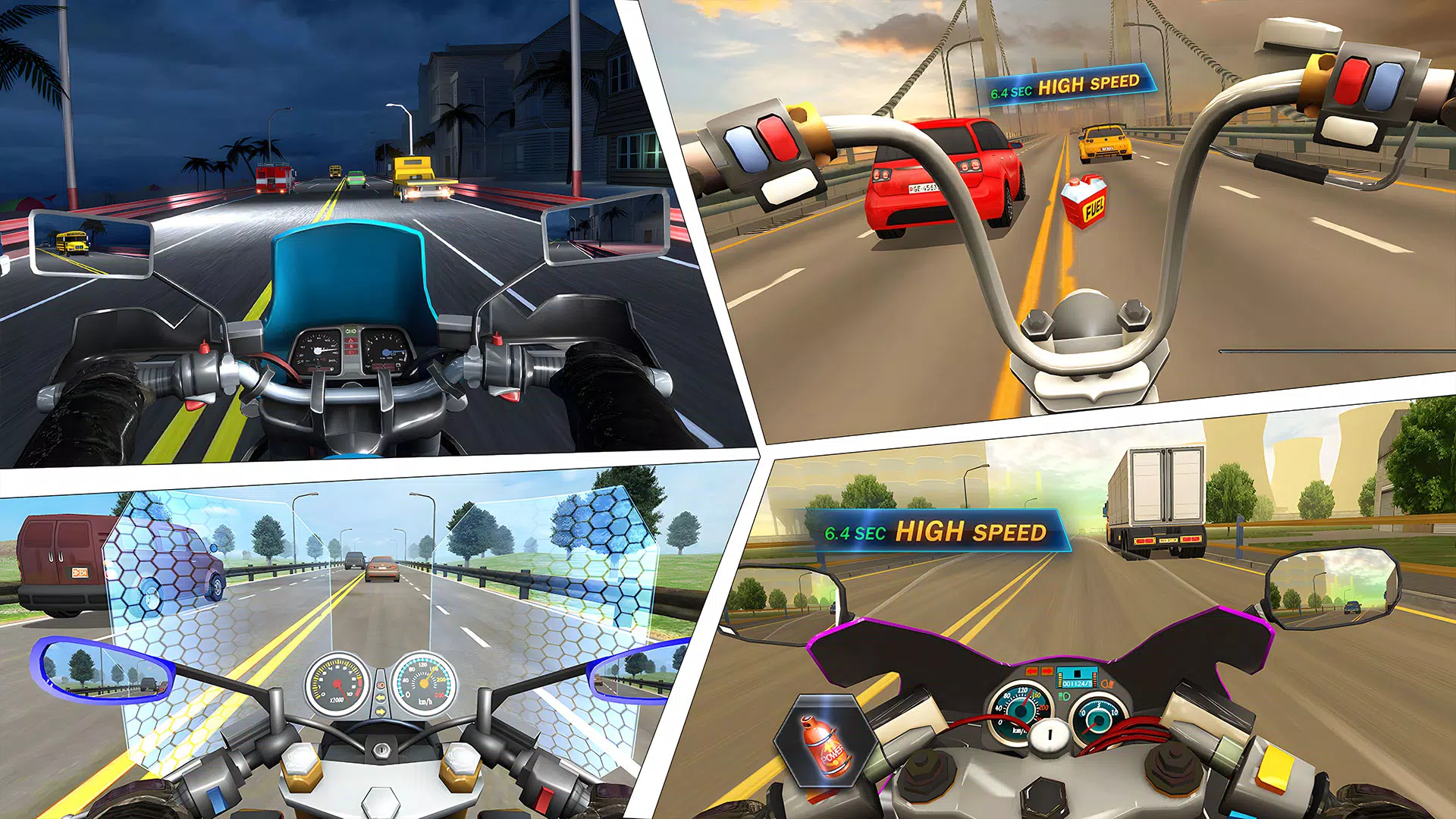Tap the km/h speedometer gauge icon

pyautogui.click(x=425, y=682)
